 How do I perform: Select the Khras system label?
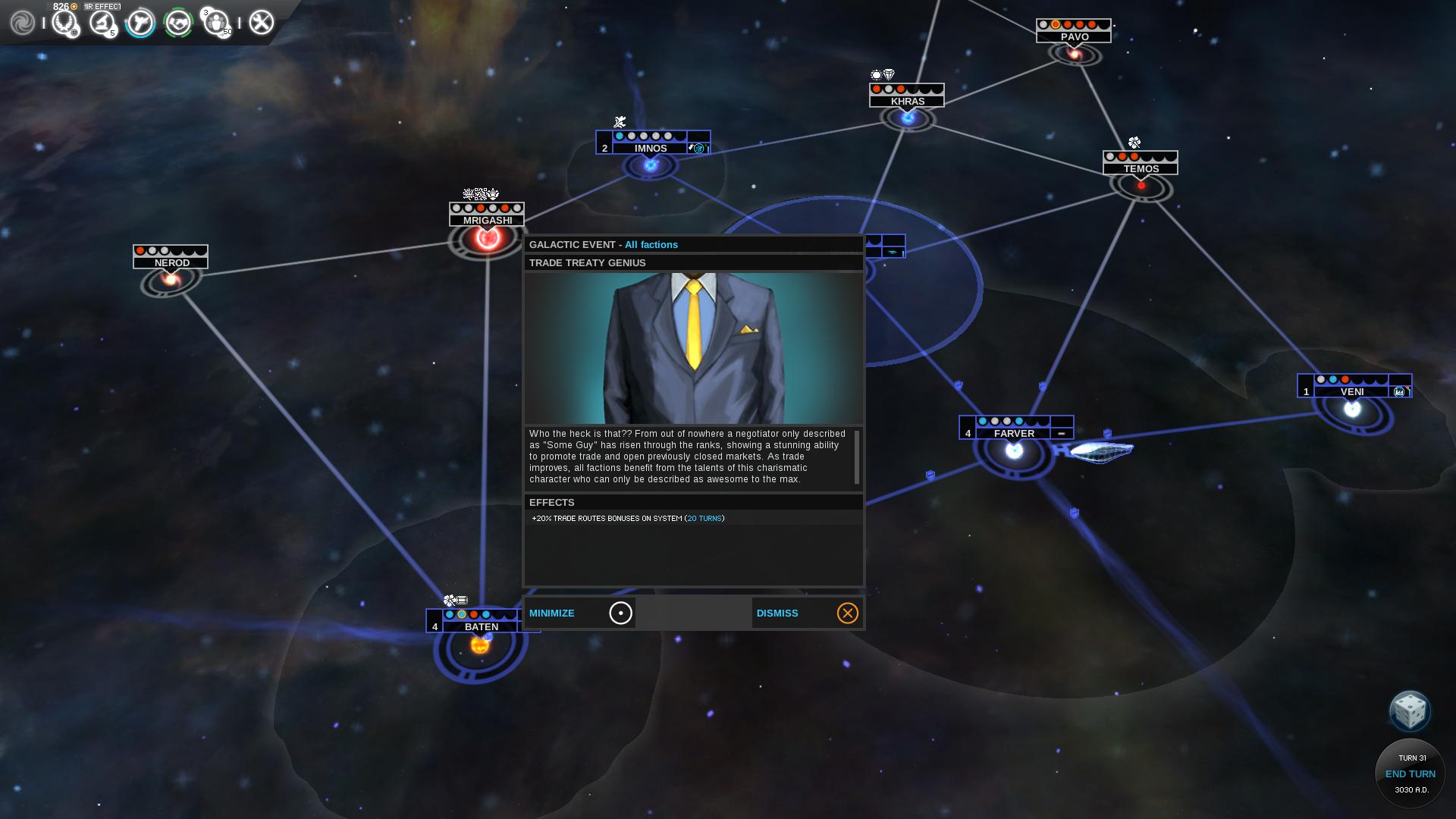coord(907,101)
